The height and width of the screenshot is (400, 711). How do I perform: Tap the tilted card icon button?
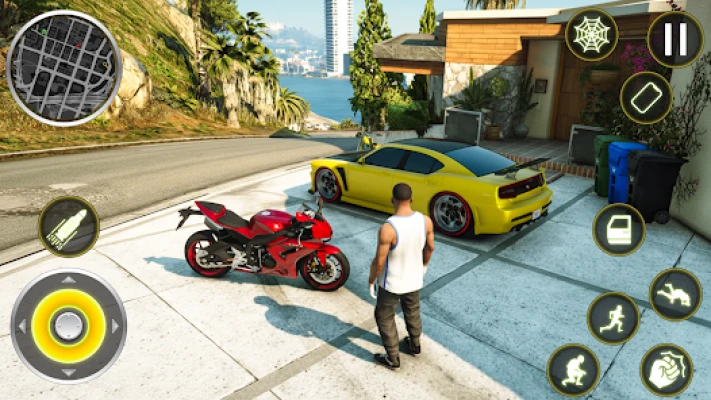(646, 97)
